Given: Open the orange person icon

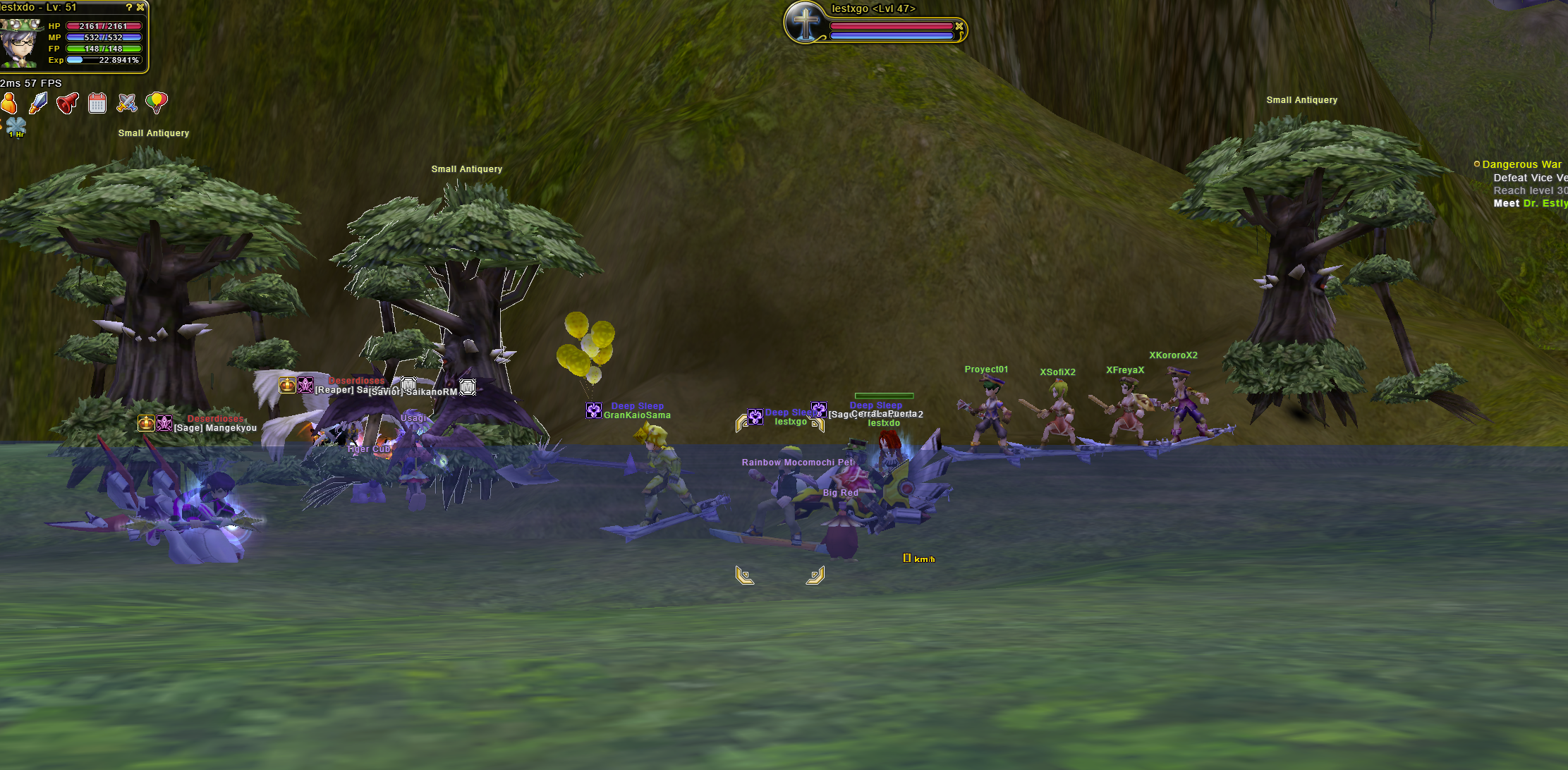Looking at the screenshot, I should pyautogui.click(x=8, y=104).
